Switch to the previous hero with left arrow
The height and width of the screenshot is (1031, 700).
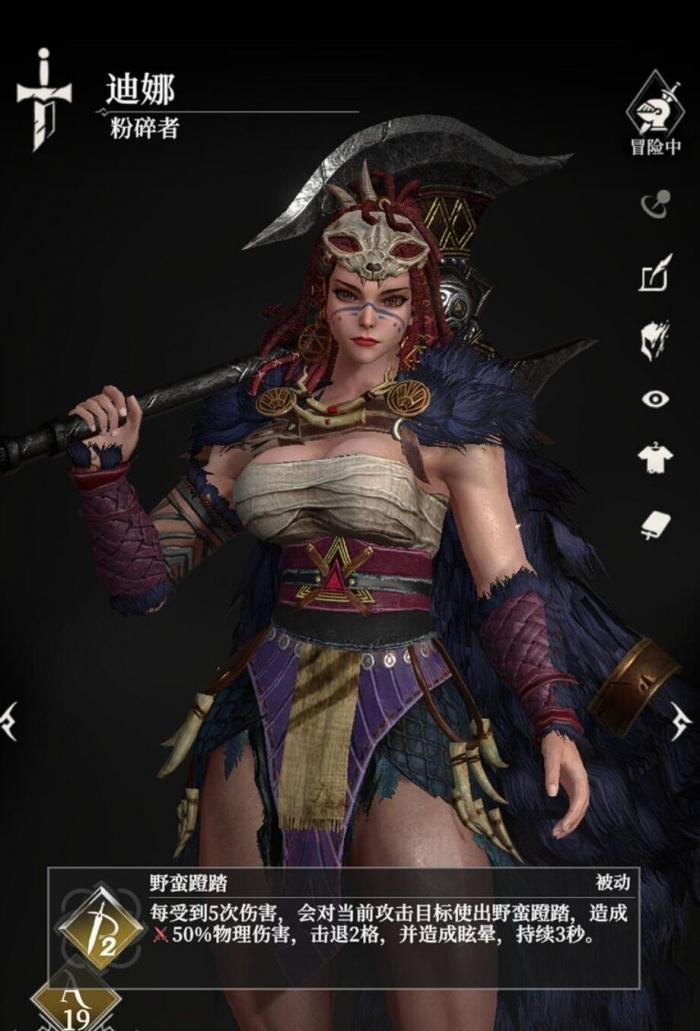coord(9,720)
